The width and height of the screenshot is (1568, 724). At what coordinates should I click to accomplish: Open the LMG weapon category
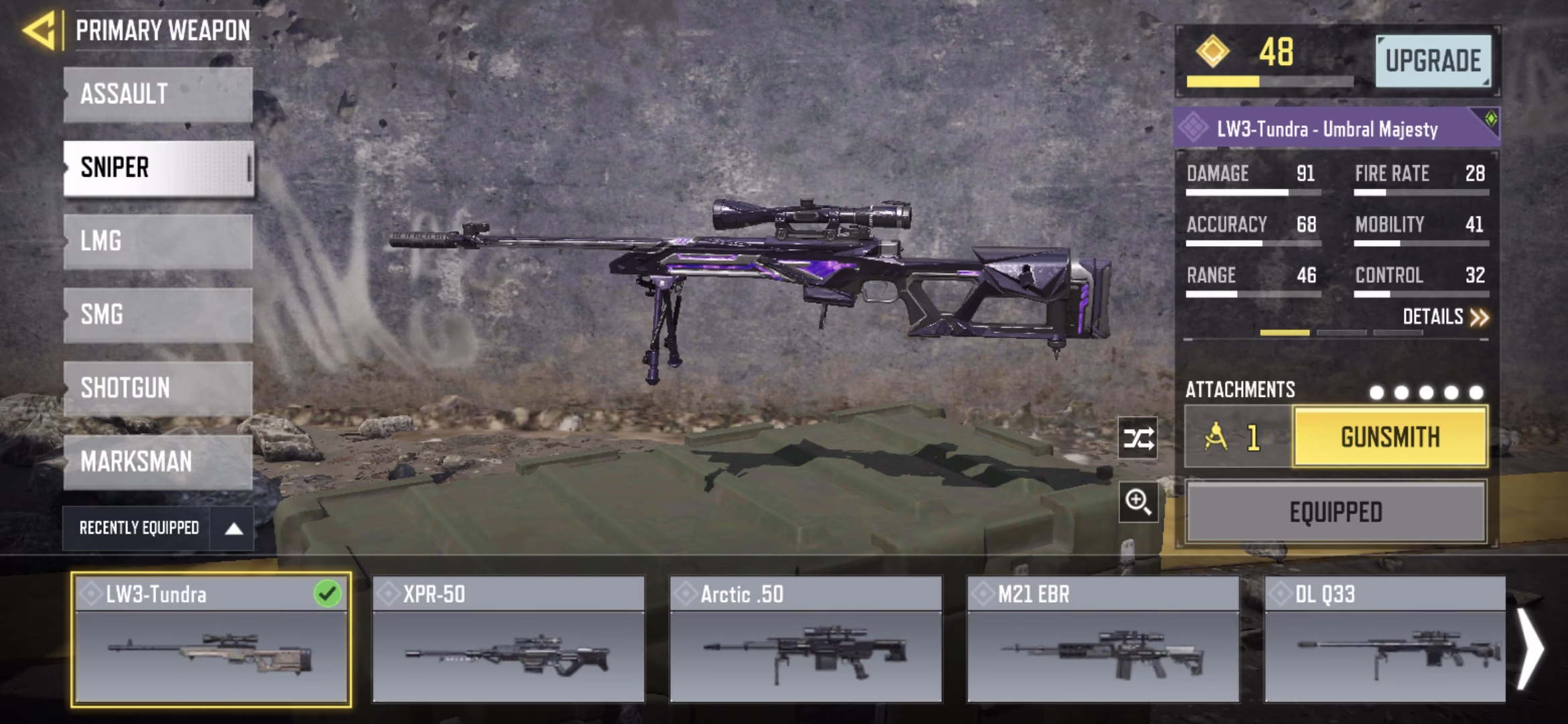(158, 241)
